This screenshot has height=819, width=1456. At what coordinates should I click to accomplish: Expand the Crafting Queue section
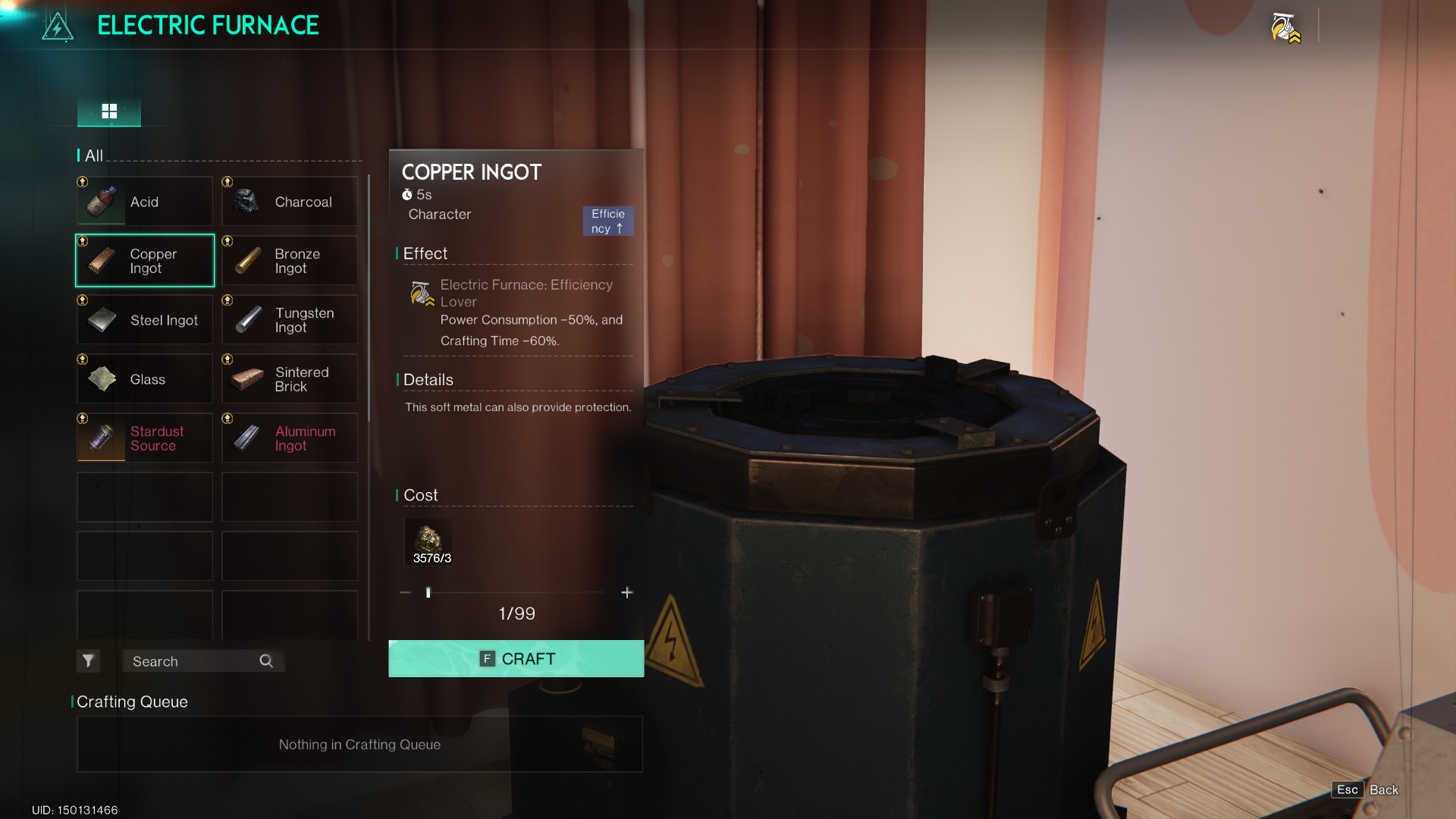[131, 701]
